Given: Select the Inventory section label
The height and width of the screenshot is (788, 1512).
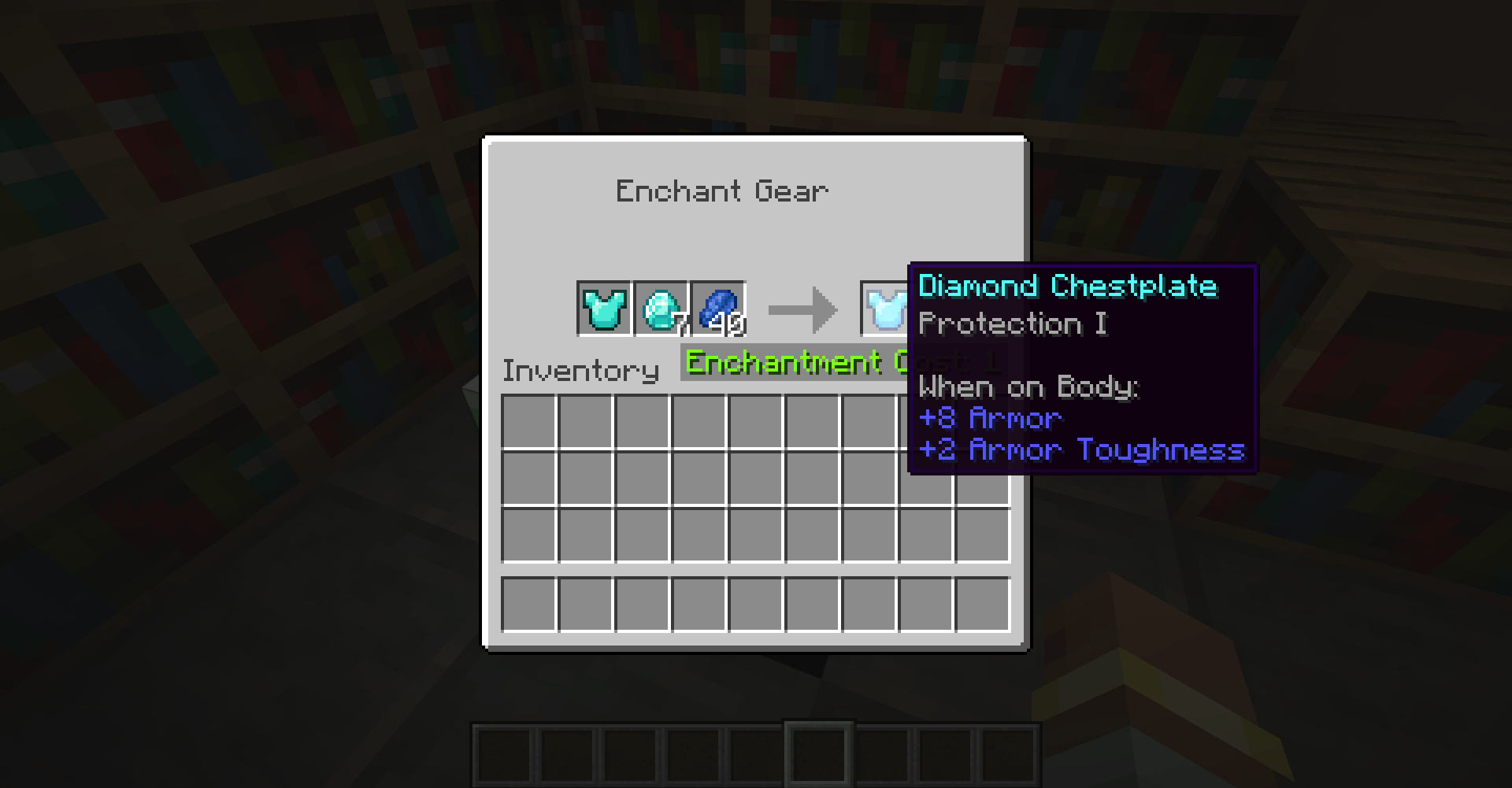Looking at the screenshot, I should 580,370.
